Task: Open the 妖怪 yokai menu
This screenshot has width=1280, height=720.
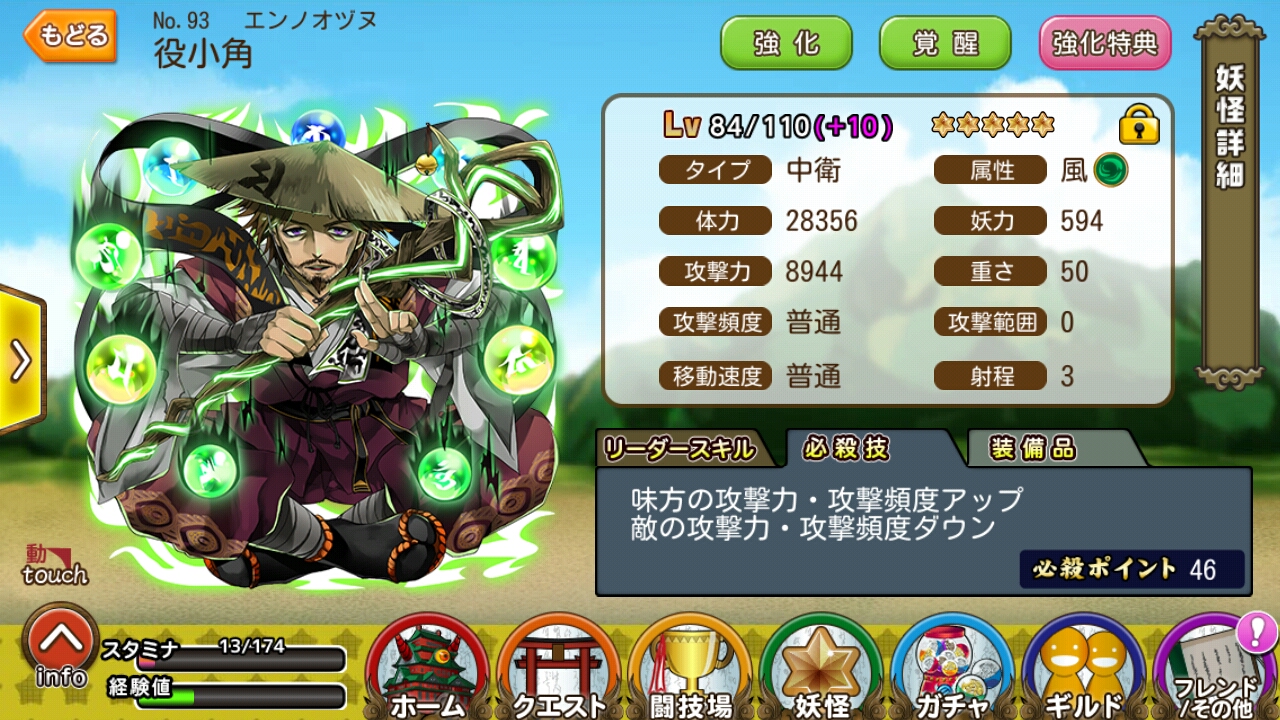Action: tap(822, 670)
